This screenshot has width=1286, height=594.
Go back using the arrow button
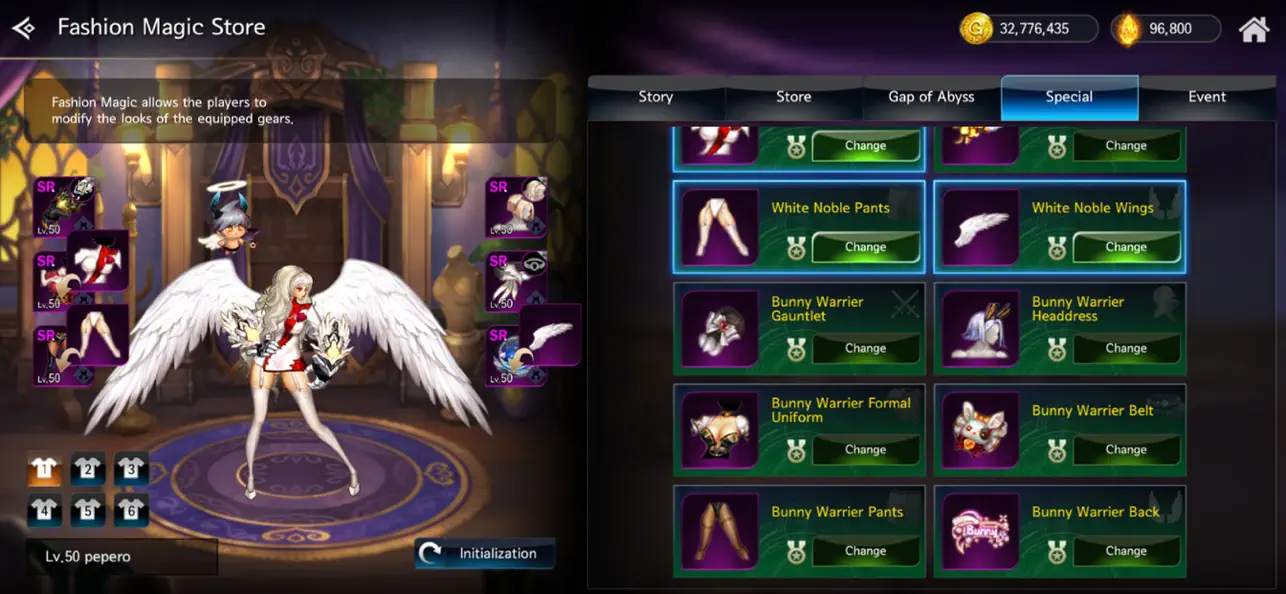(x=24, y=28)
